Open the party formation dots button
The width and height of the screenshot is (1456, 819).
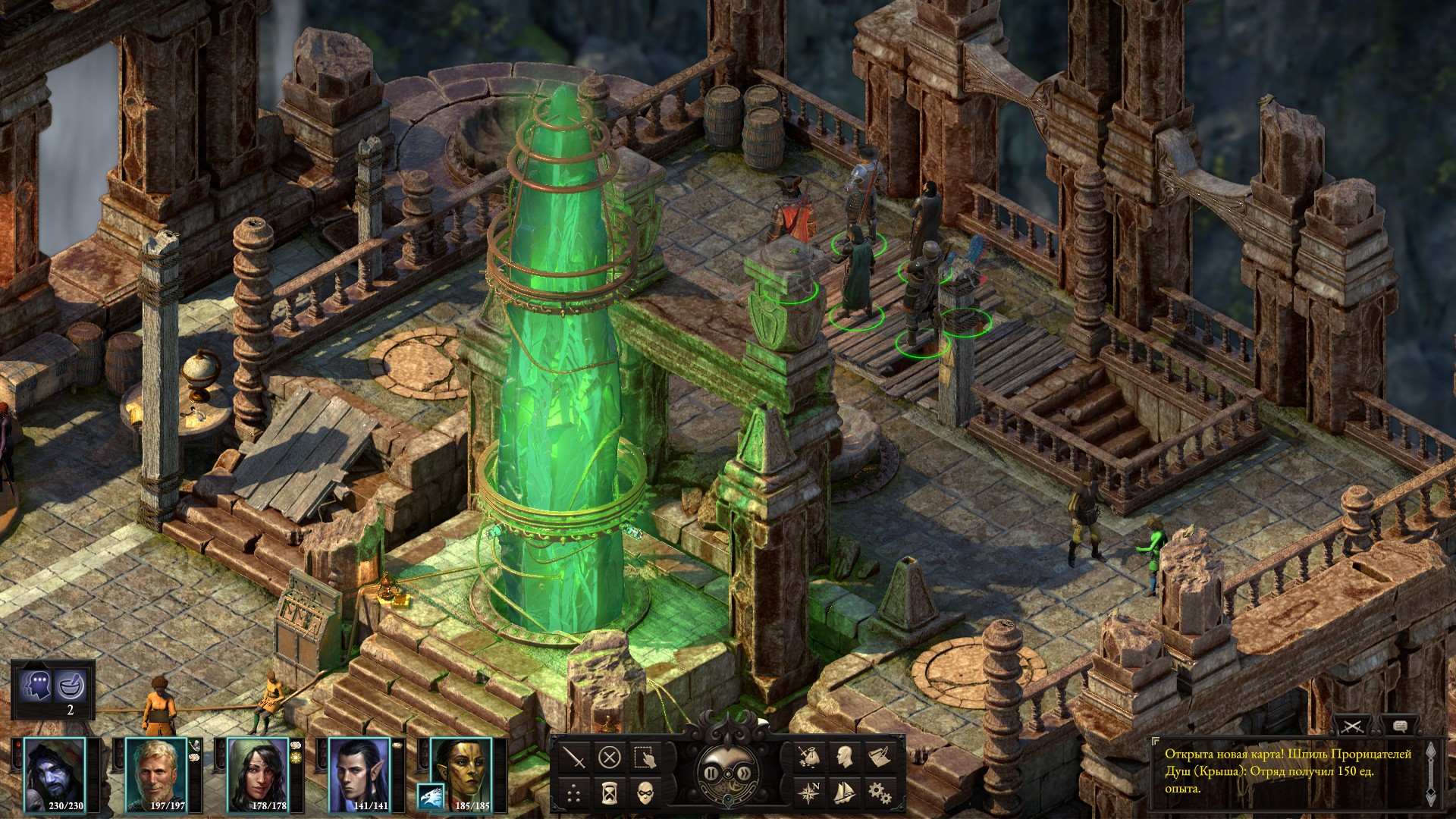[574, 793]
